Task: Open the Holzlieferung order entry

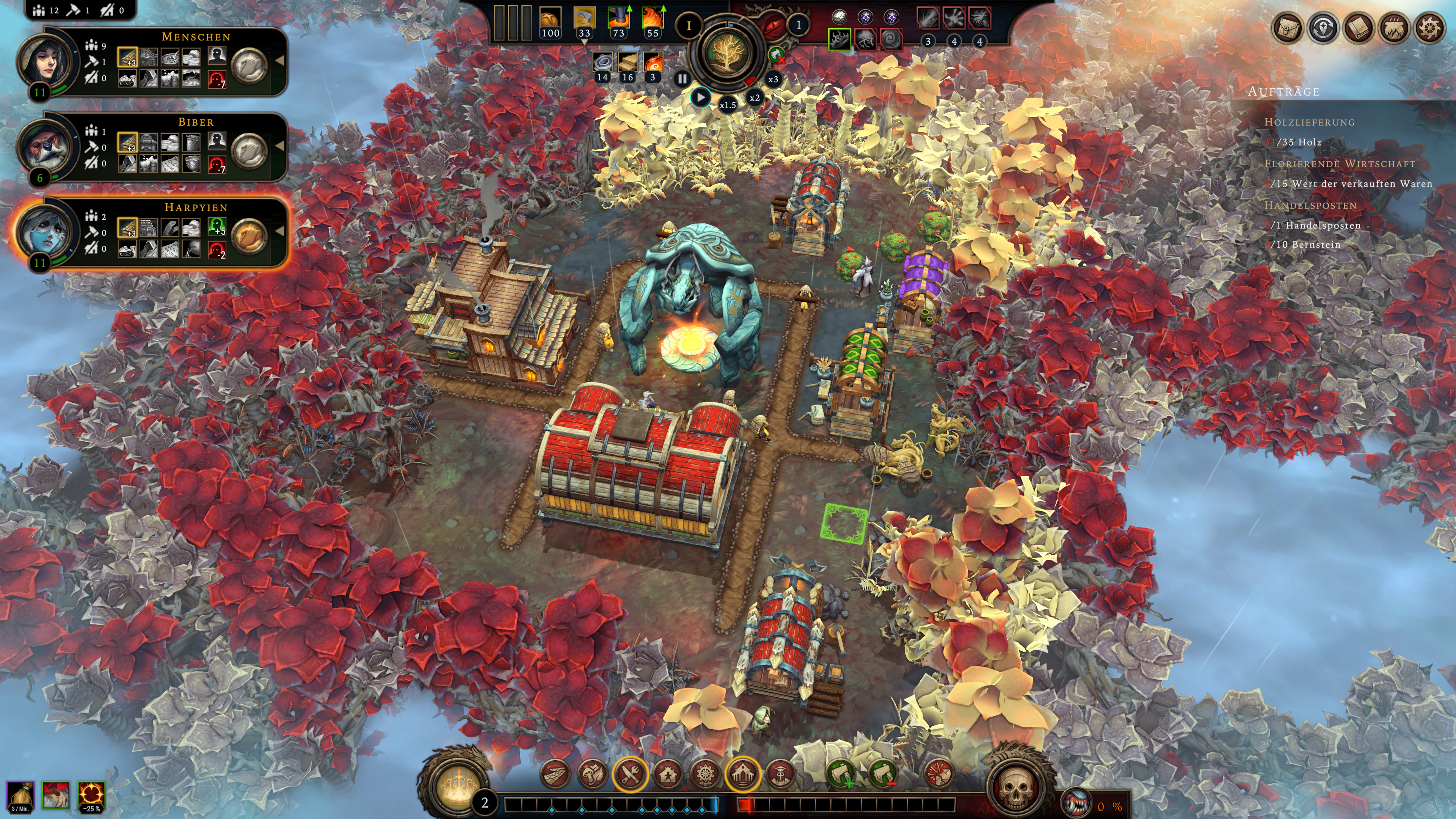Action: point(1309,122)
